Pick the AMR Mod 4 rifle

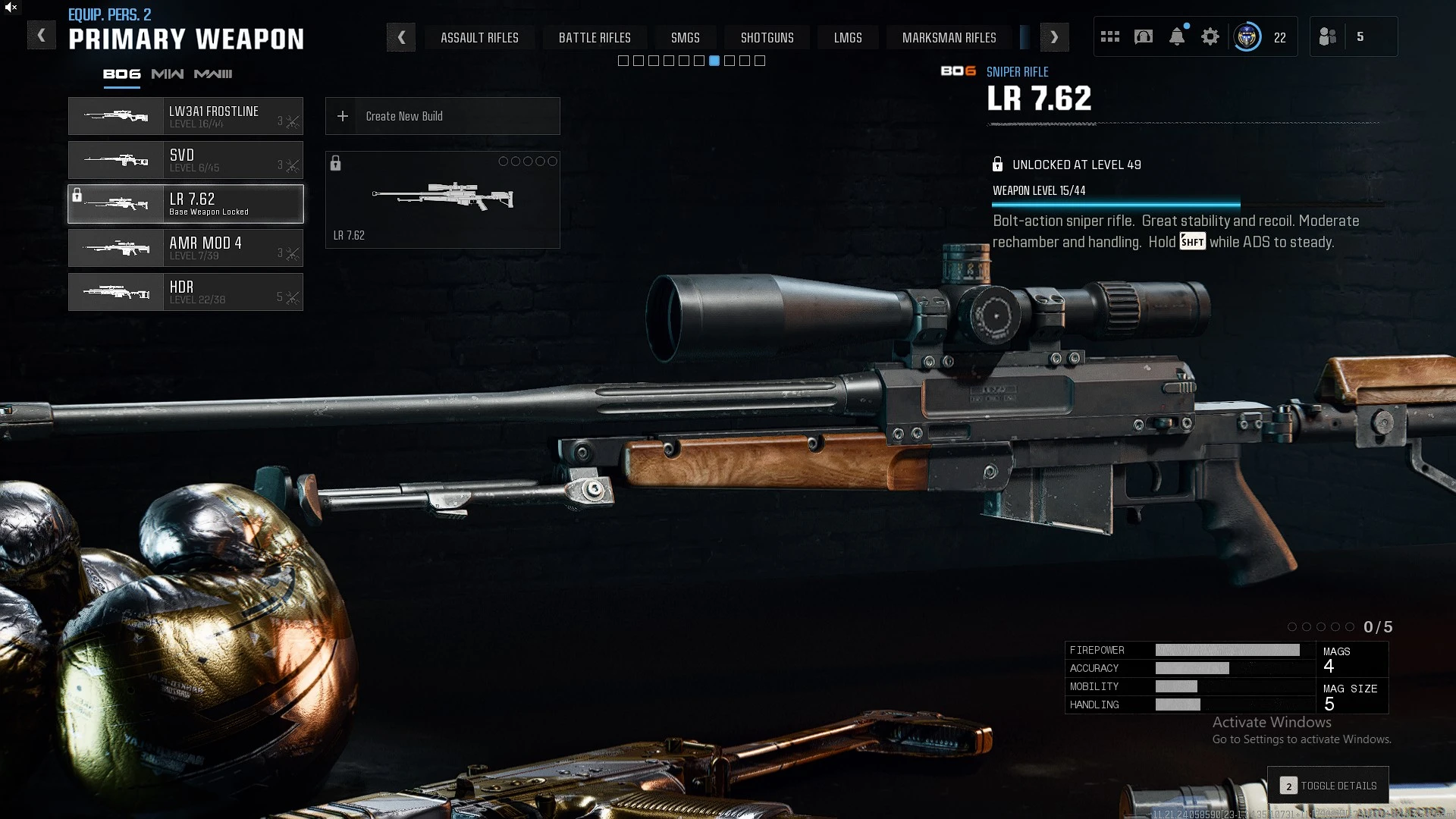coord(186,248)
